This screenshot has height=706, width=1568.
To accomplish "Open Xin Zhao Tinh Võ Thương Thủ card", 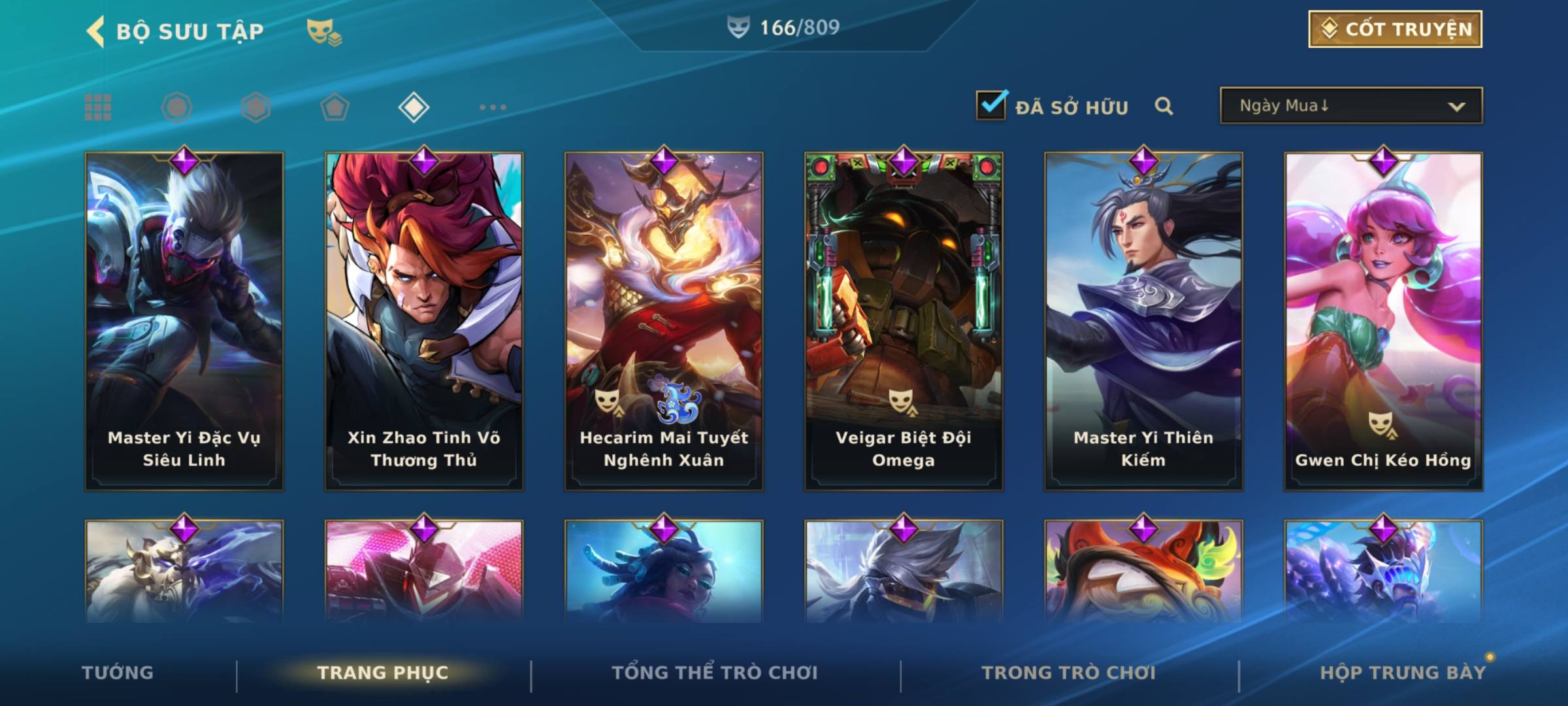I will 424,320.
